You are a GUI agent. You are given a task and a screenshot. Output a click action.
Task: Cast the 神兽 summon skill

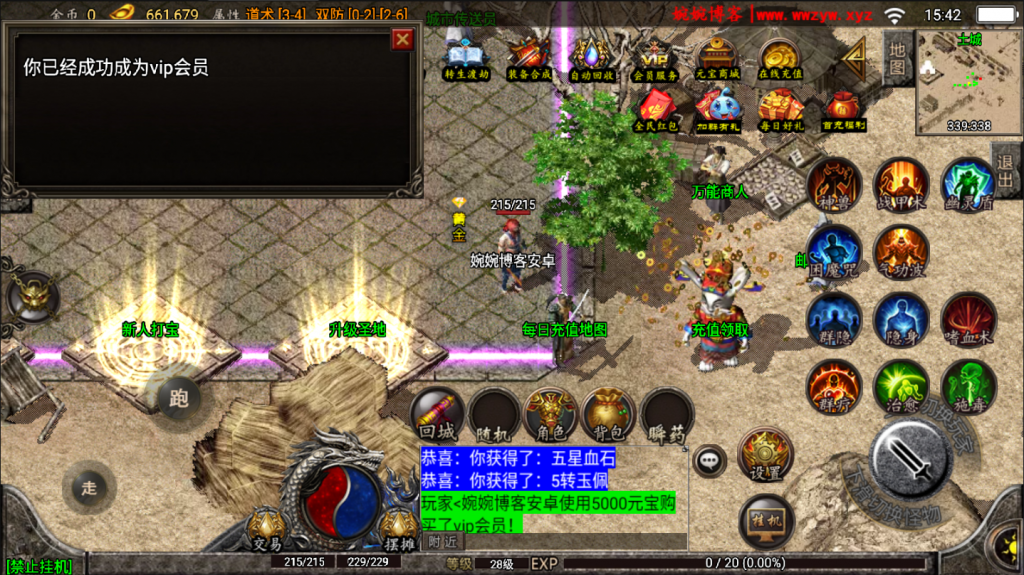click(x=834, y=184)
